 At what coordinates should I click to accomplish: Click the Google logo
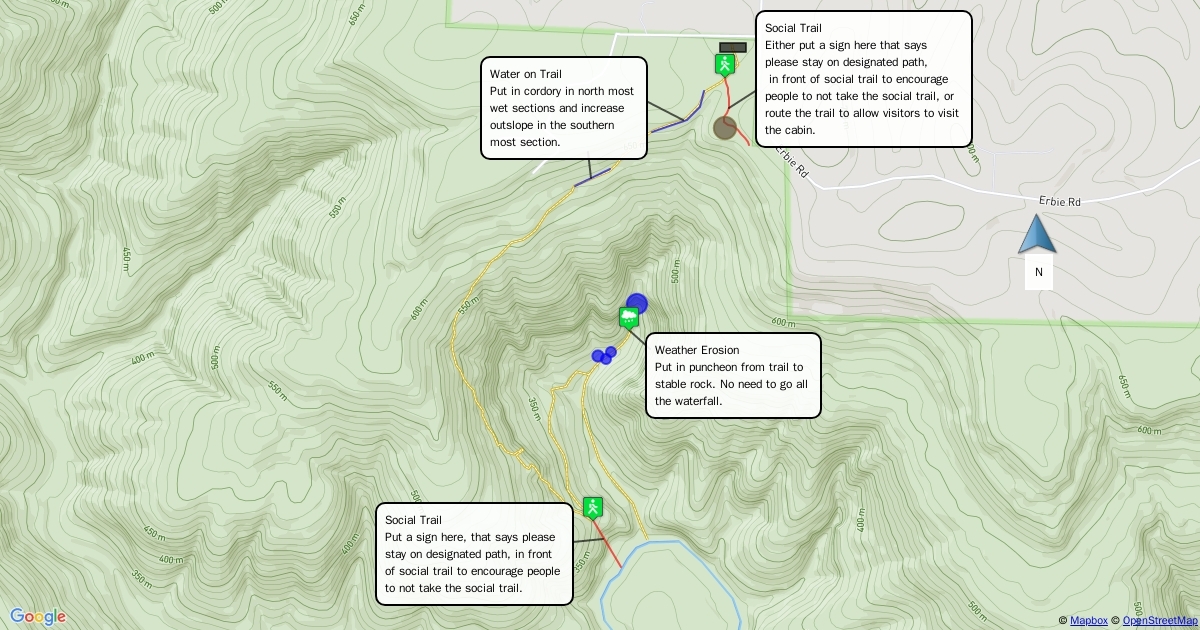point(38,617)
